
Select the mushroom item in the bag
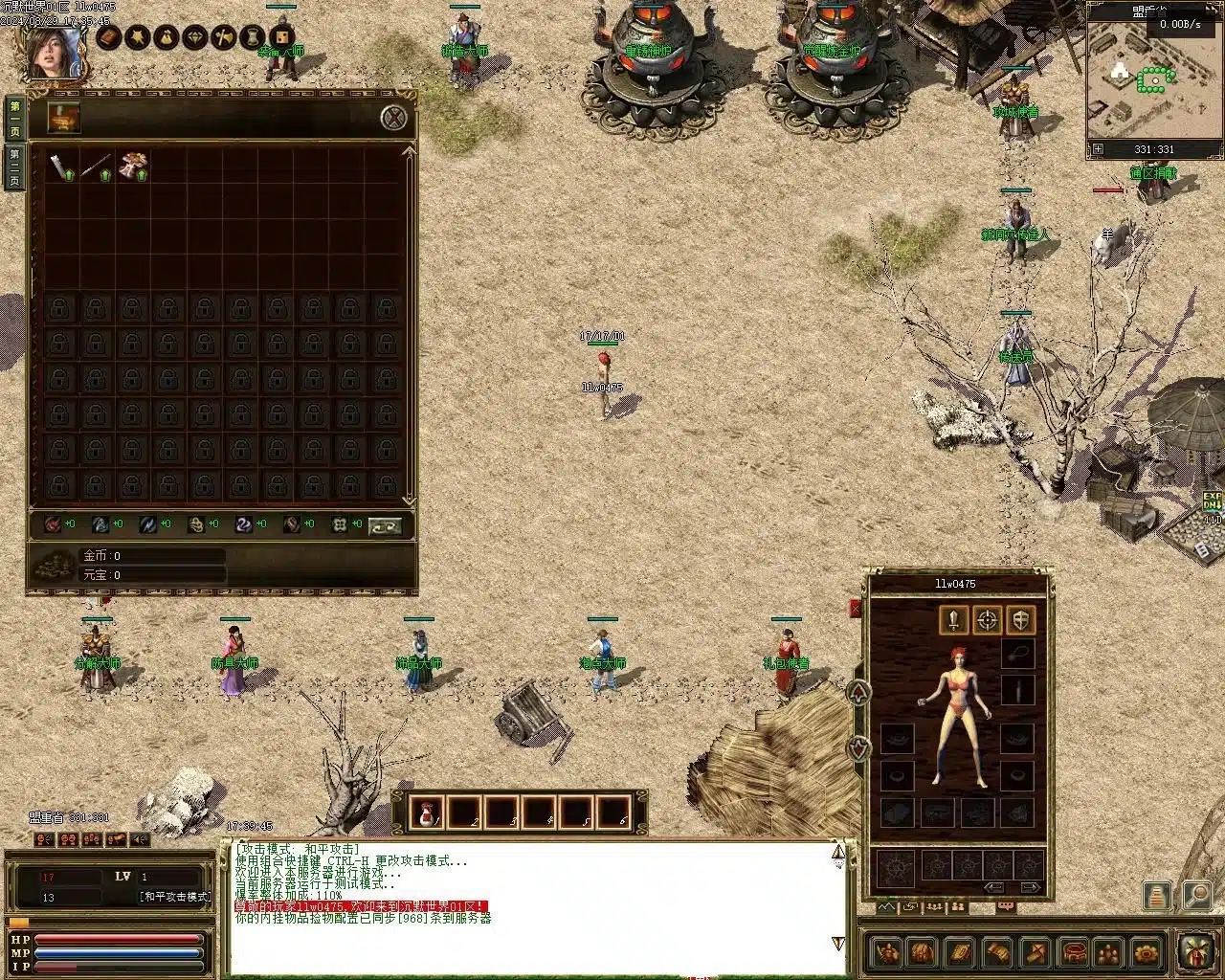point(132,167)
